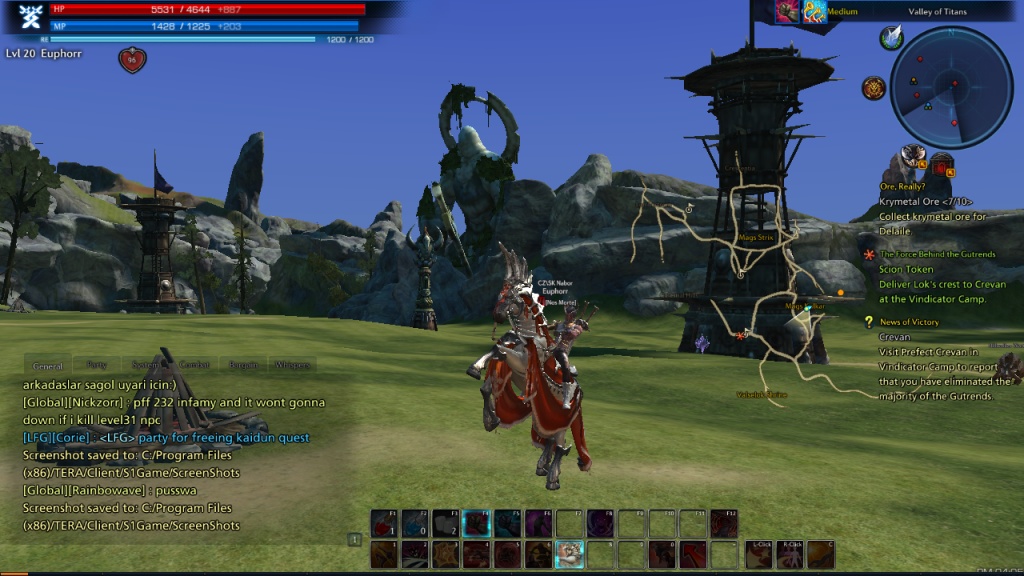Toggle the hotbar page number button
Image resolution: width=1024 pixels, height=576 pixels.
coord(354,539)
